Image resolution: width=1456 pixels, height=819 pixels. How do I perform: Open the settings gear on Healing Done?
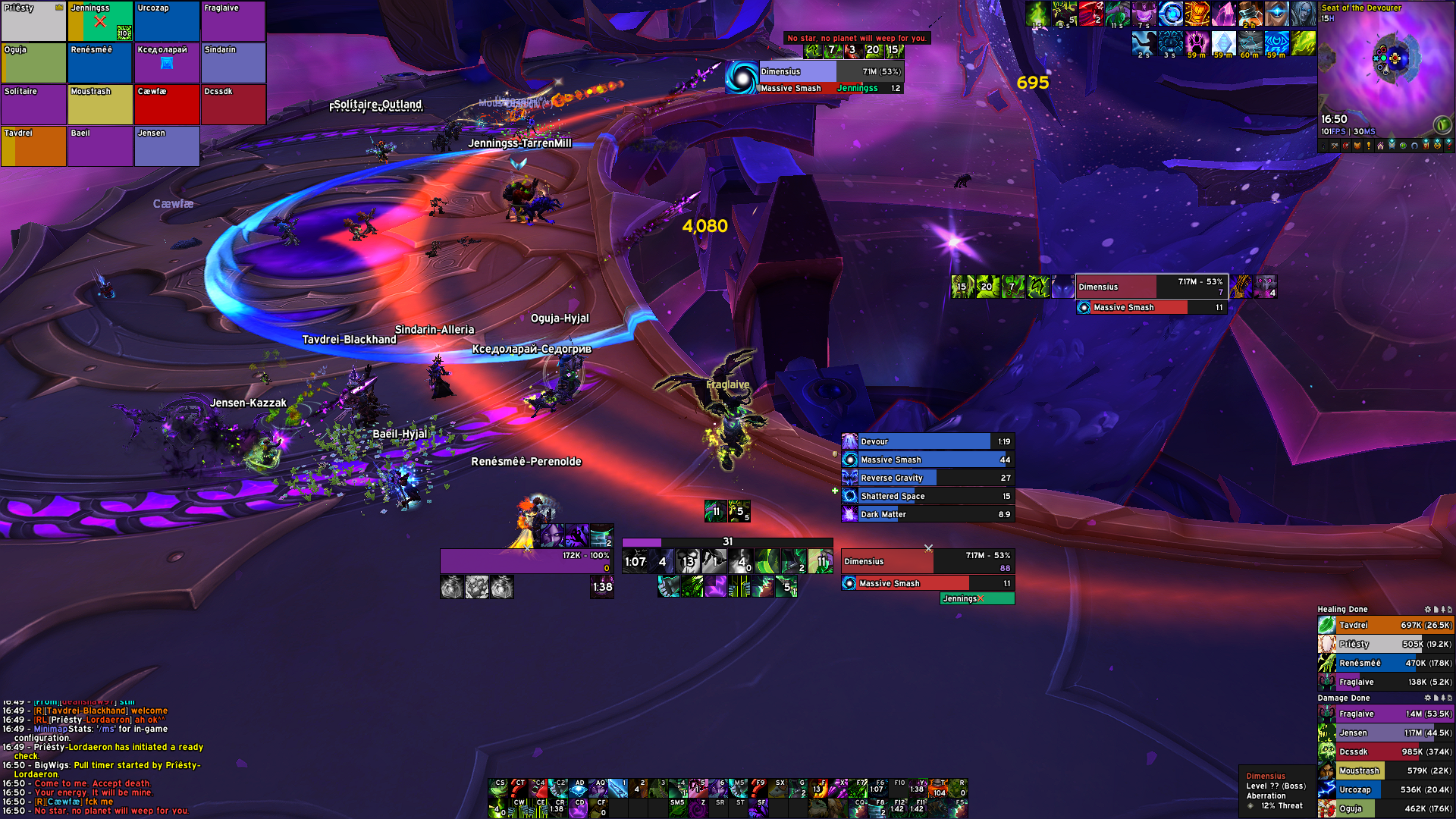pyautogui.click(x=1427, y=609)
